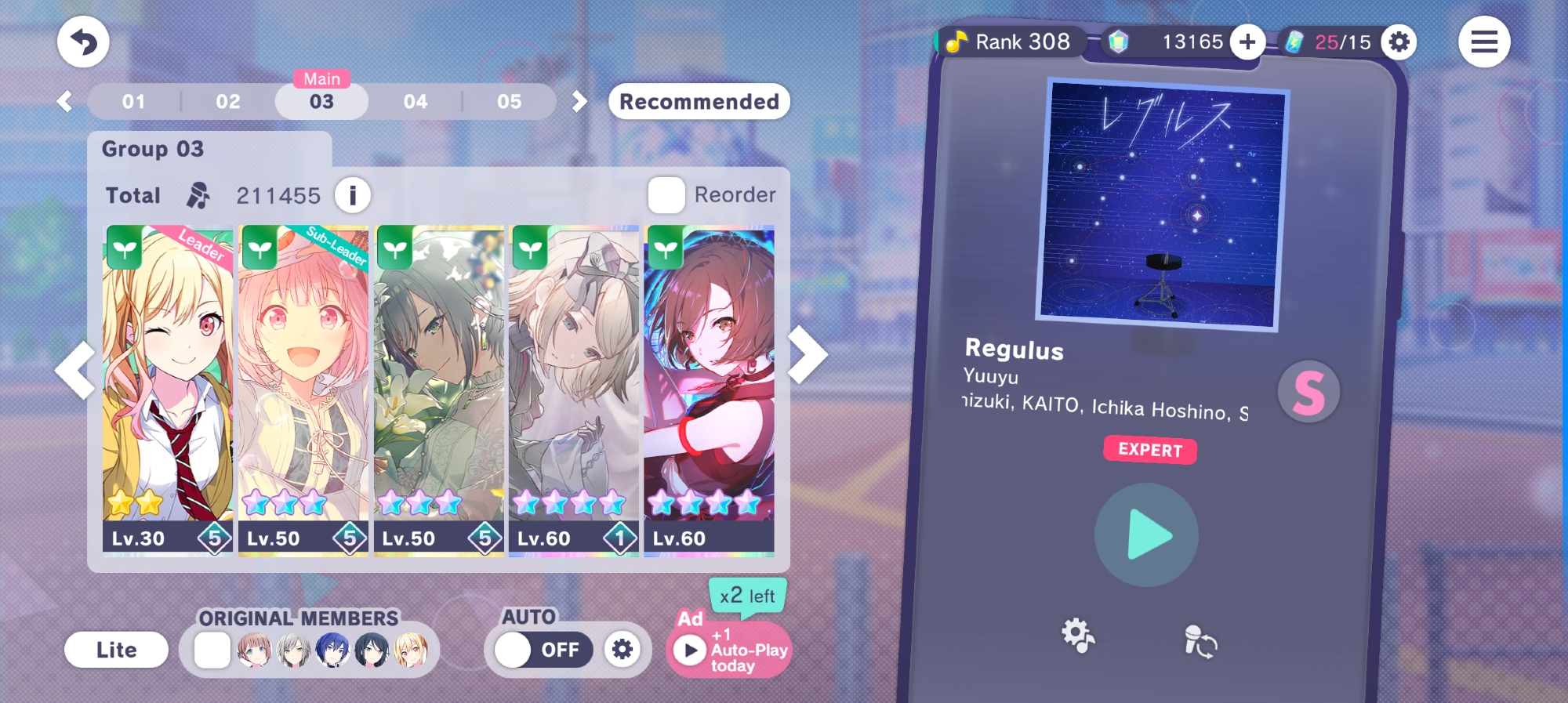Tick the Original Members checkbox
This screenshot has width=1568, height=703.
pyautogui.click(x=212, y=650)
